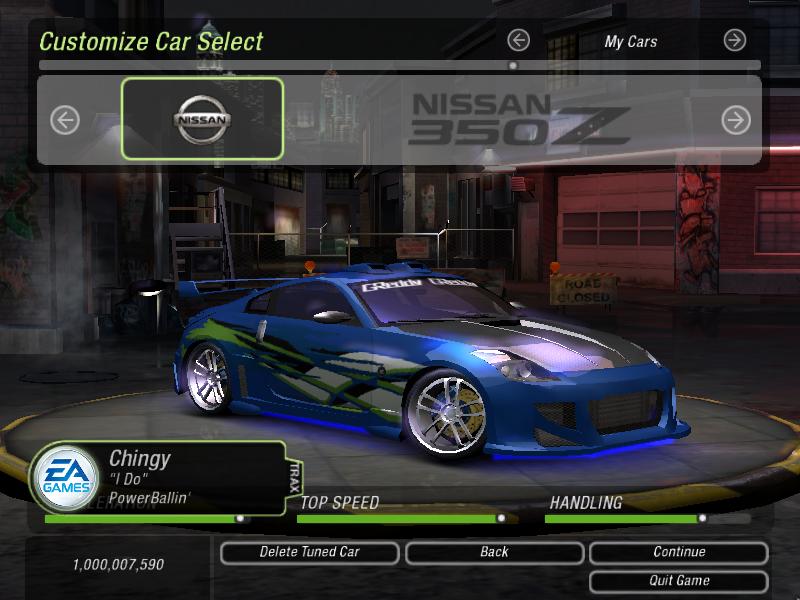Image resolution: width=800 pixels, height=600 pixels.
Task: Continue with the selected Nissan 350Z
Action: pos(679,552)
